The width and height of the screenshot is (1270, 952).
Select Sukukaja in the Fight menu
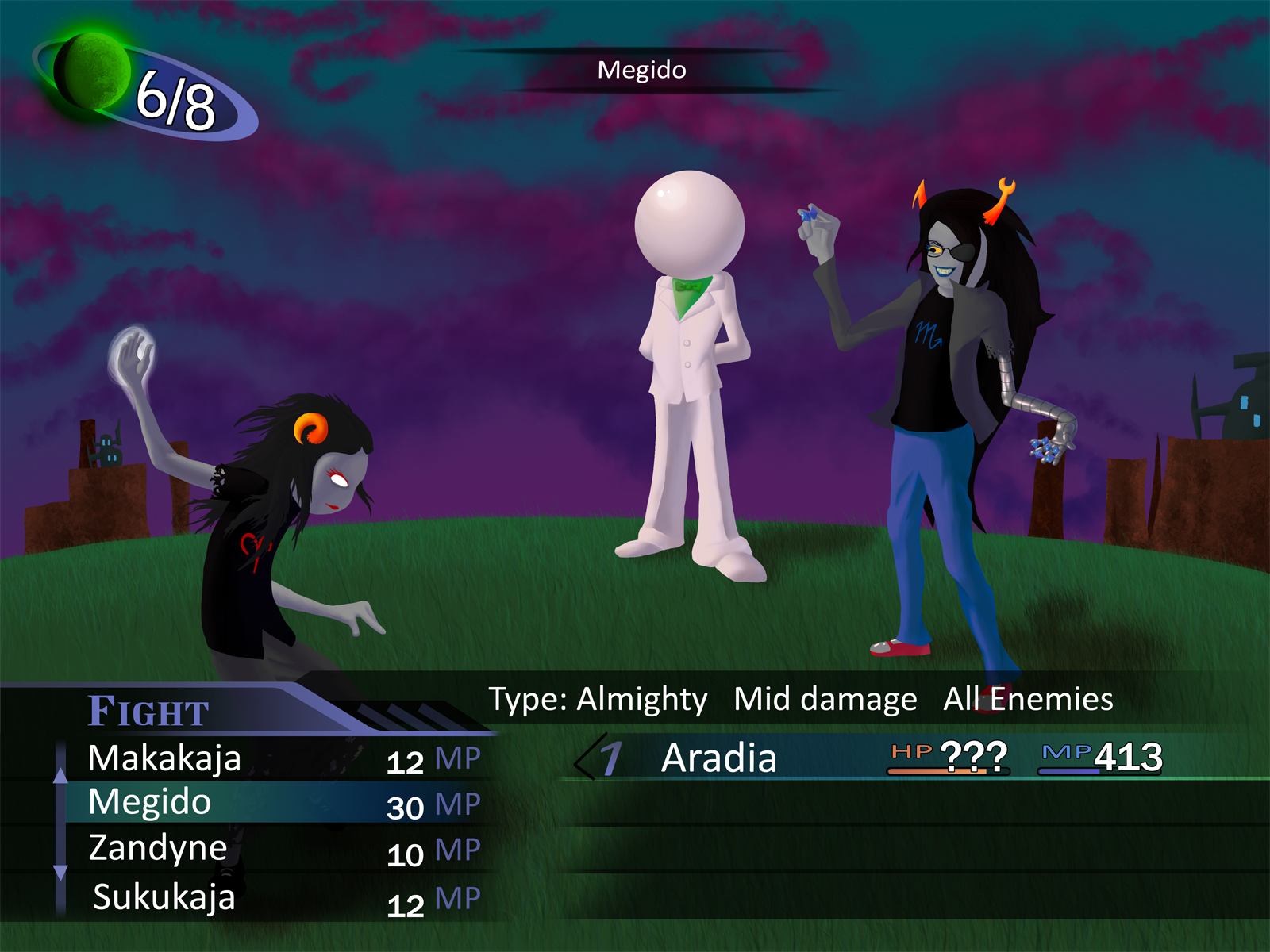(x=164, y=897)
